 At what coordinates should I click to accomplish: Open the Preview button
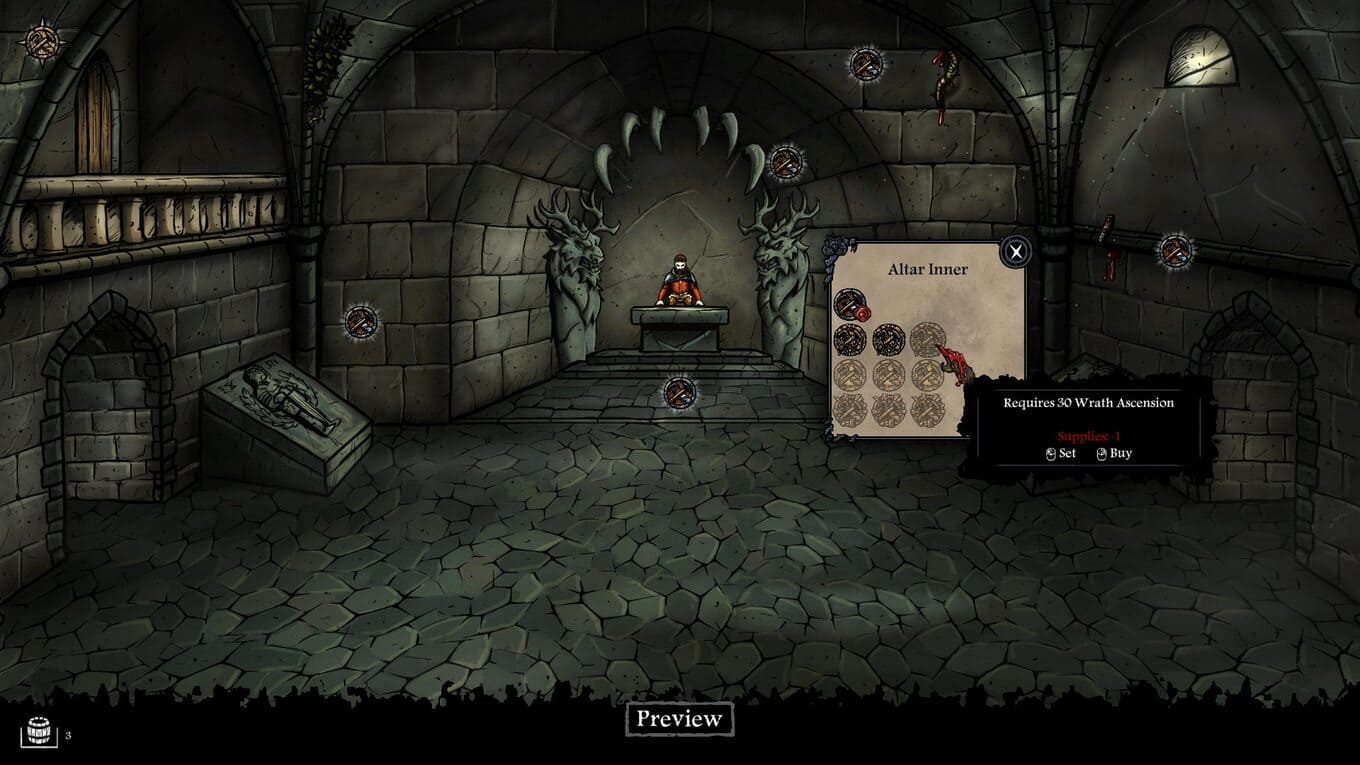pyautogui.click(x=679, y=718)
